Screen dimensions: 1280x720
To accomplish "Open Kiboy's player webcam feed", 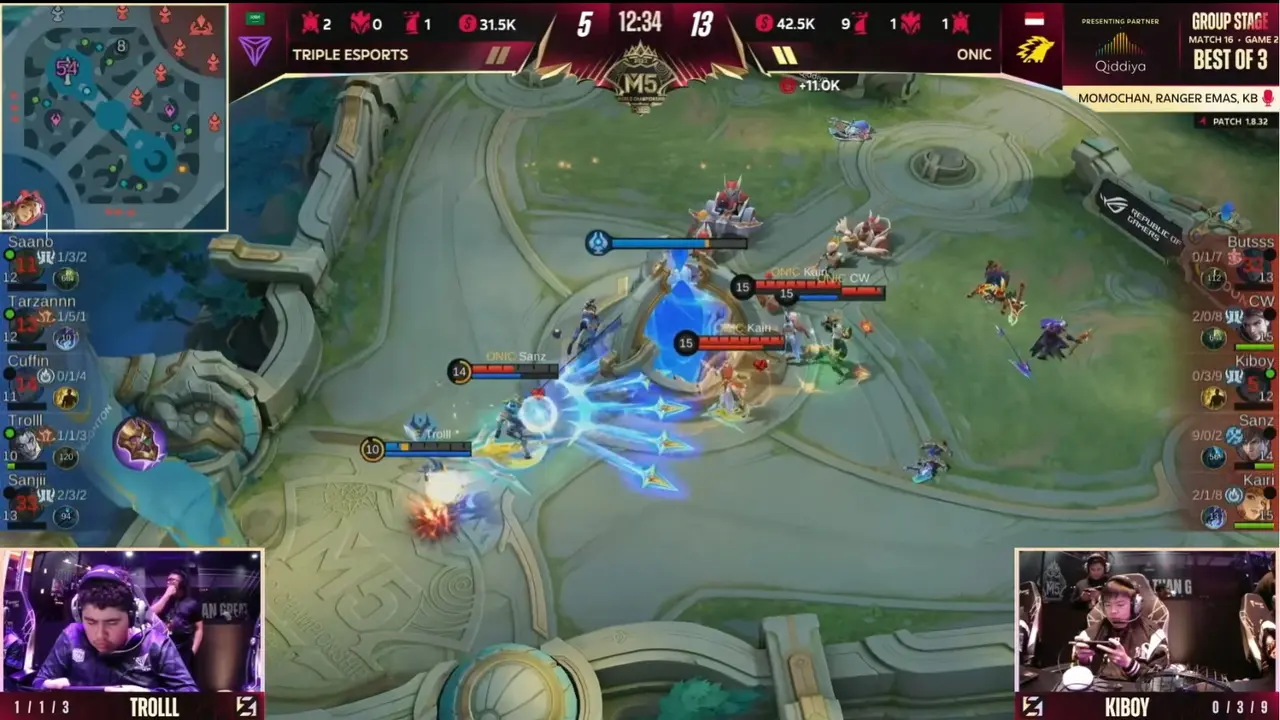I will tap(1147, 620).
